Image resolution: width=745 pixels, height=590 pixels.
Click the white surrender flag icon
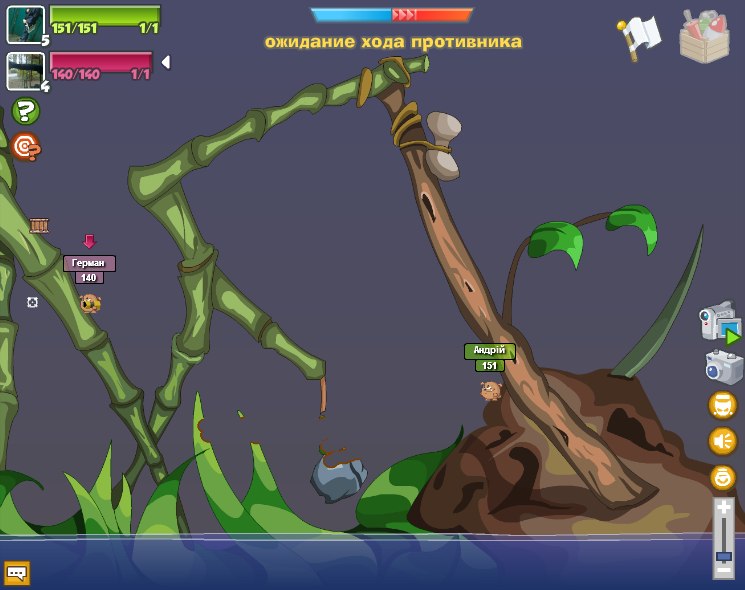tap(640, 35)
